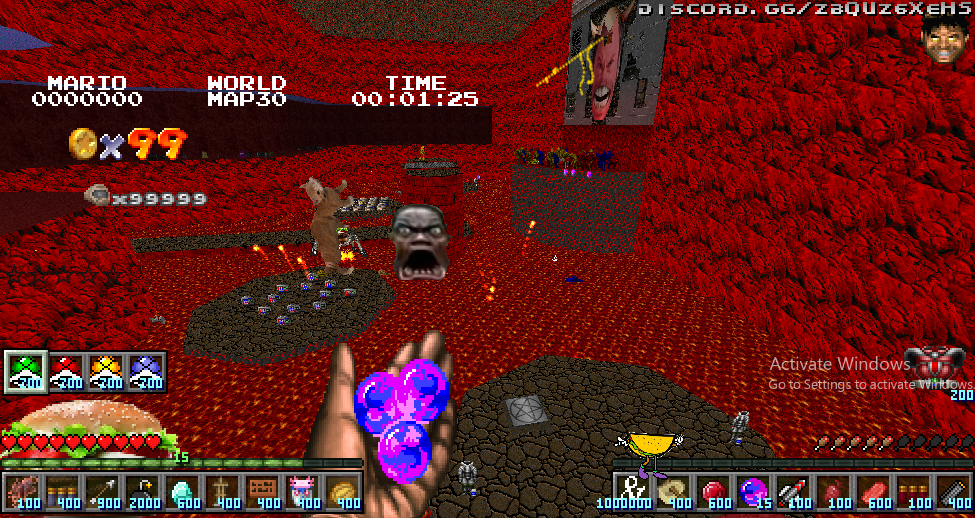Image resolution: width=975 pixels, height=518 pixels.
Task: Pick the pink axolotl bucket slot
Action: 303,492
